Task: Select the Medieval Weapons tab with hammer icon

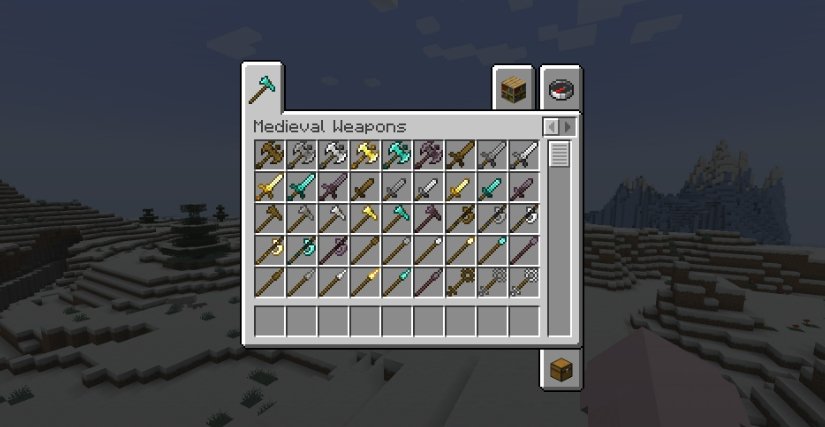Action: 262,89
